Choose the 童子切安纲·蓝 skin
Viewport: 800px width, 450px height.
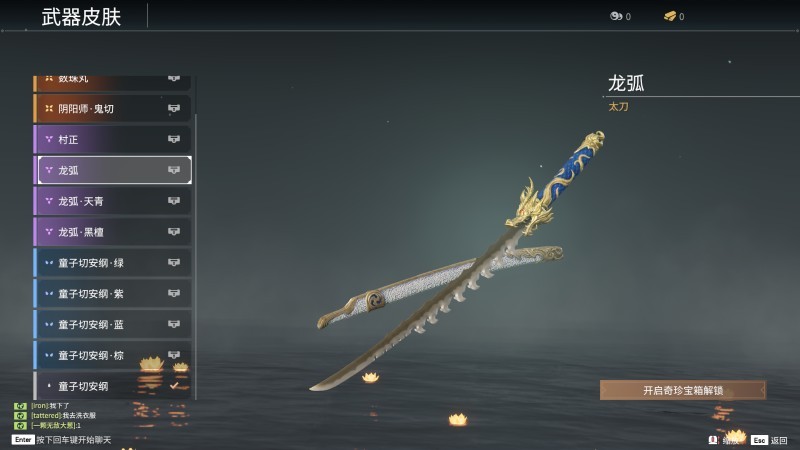112,325
